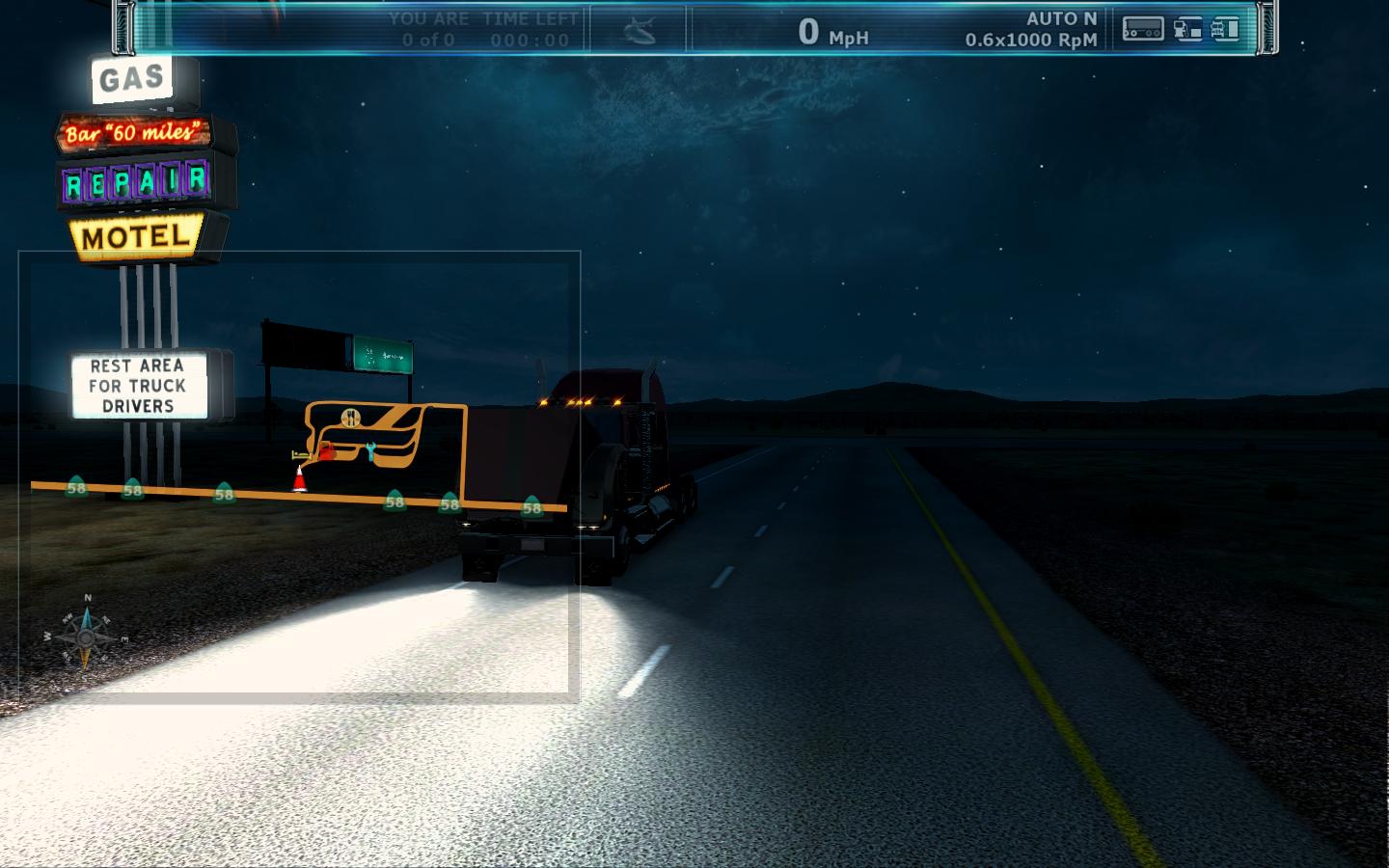
Task: Click the radio icon in the top bar
Action: [1142, 30]
